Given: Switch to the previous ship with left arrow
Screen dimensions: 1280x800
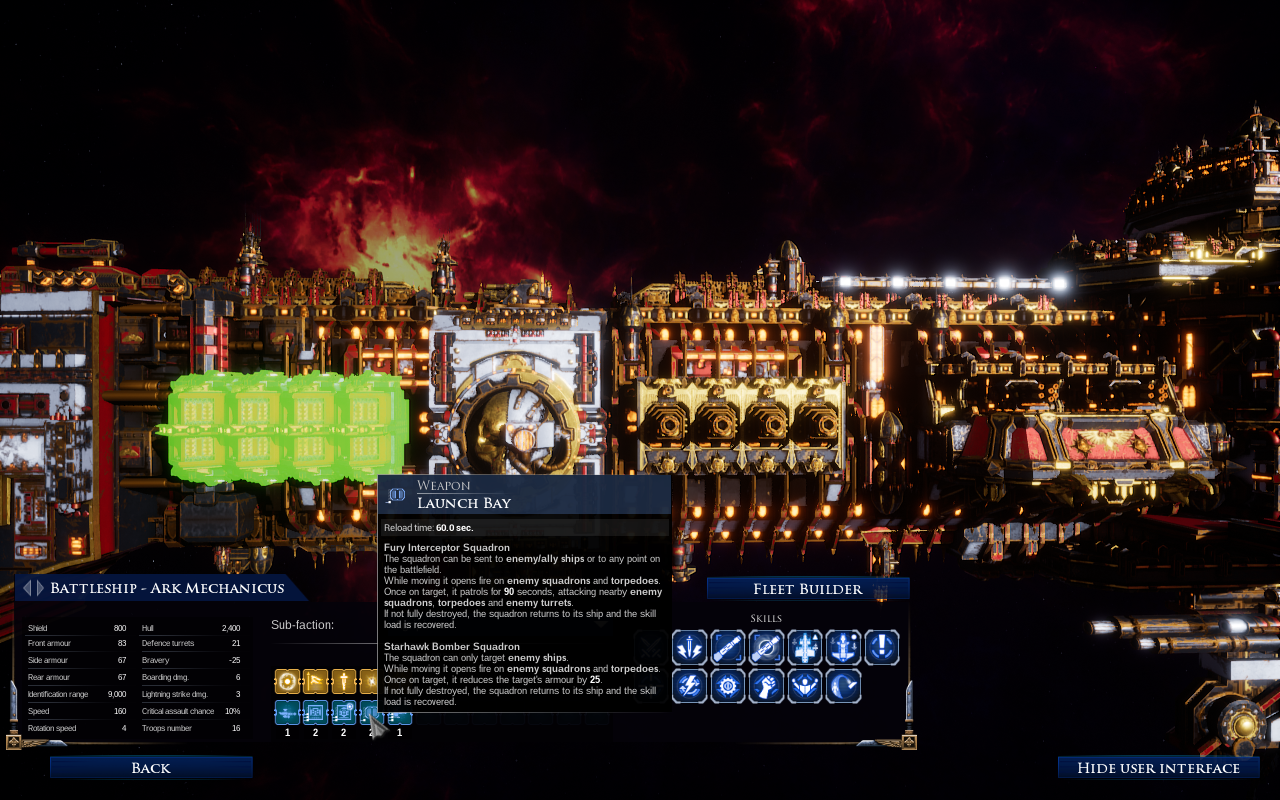Looking at the screenshot, I should pyautogui.click(x=27, y=588).
